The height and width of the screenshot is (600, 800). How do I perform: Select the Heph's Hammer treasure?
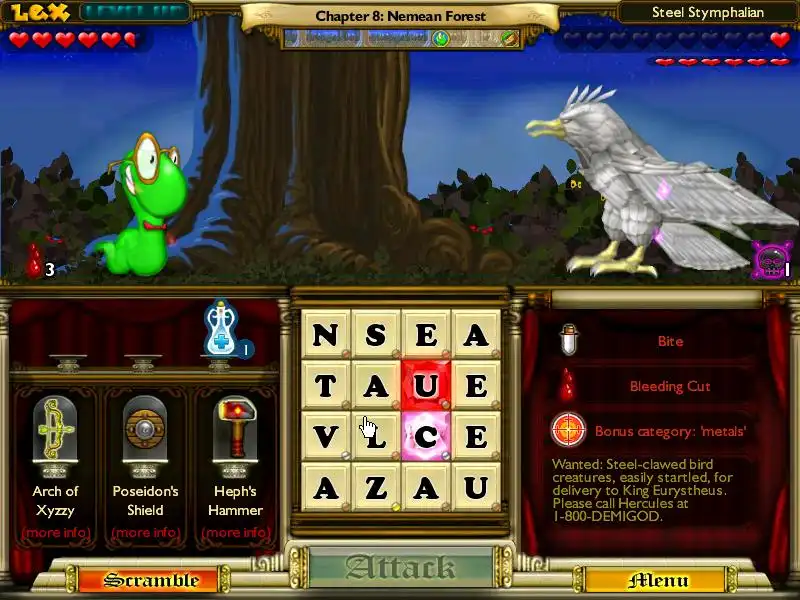point(237,432)
